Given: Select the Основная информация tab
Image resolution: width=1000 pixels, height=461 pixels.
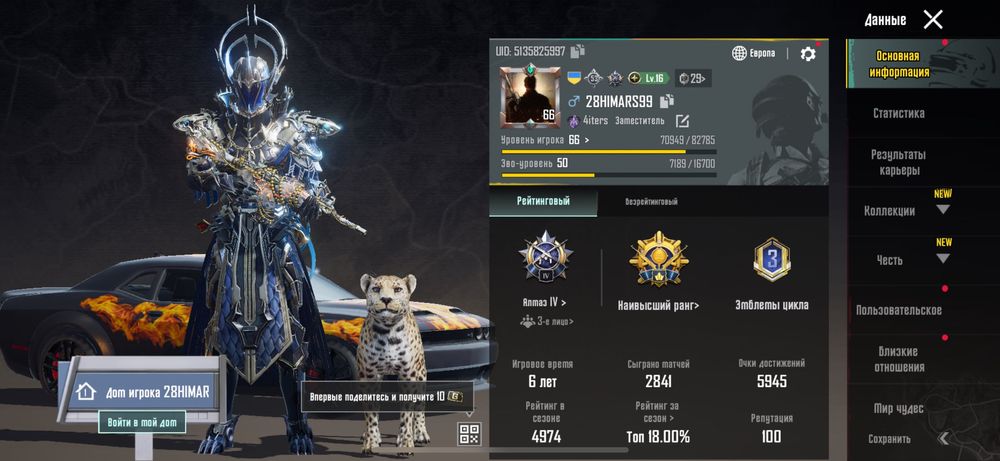Looking at the screenshot, I should [897, 64].
